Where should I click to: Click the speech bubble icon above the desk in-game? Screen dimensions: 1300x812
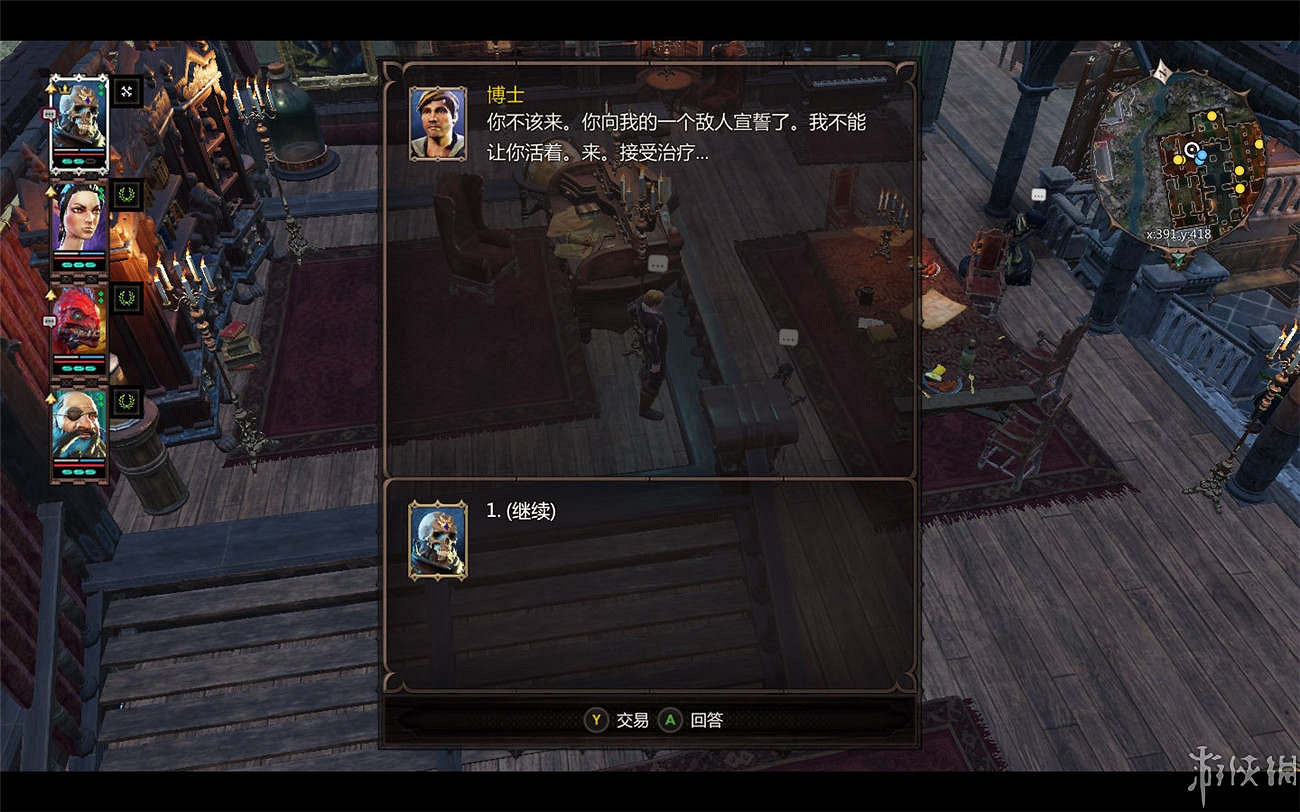[x=659, y=265]
